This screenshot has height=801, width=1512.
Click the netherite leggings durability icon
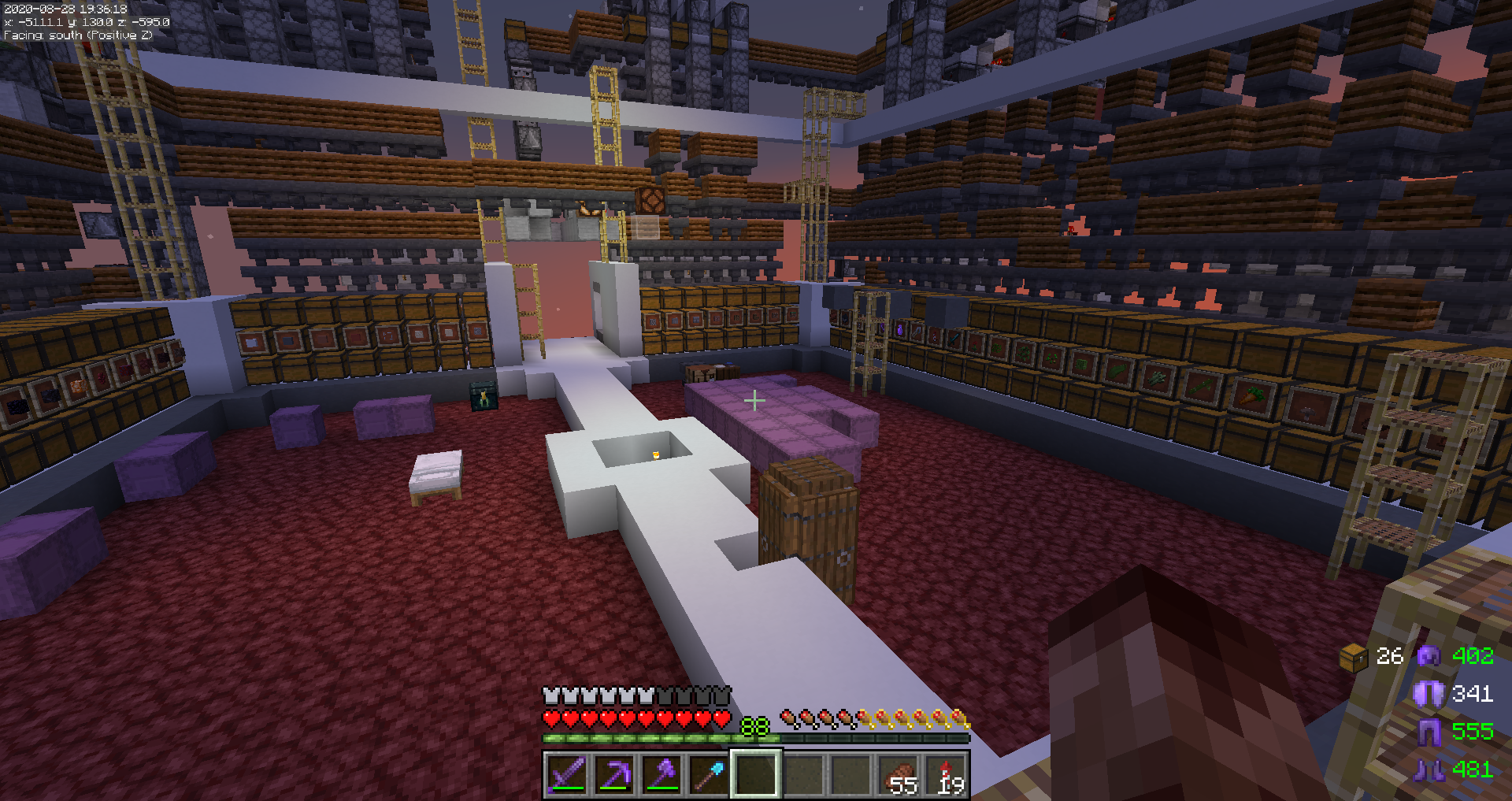(1429, 732)
